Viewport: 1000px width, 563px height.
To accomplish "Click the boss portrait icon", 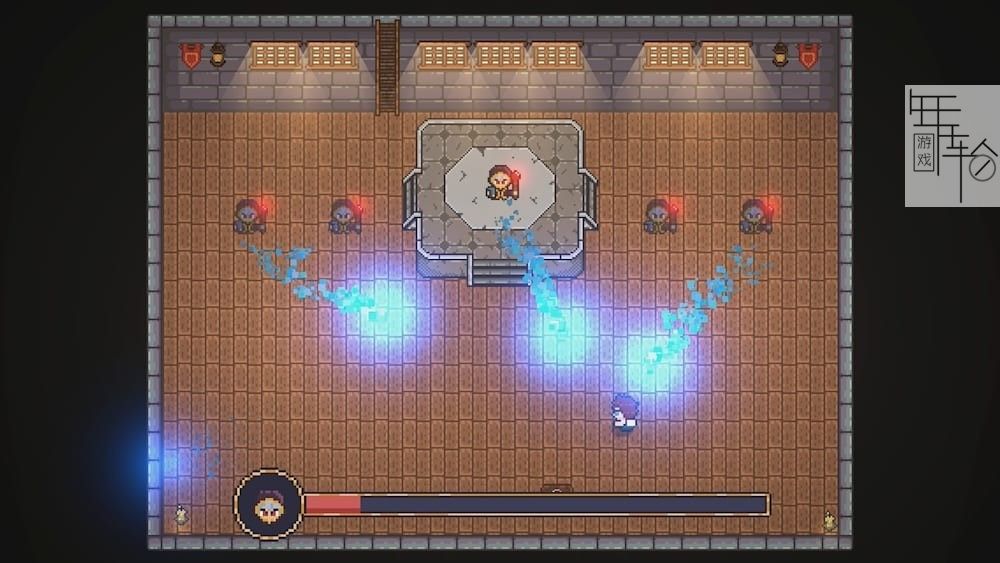I will pos(268,505).
